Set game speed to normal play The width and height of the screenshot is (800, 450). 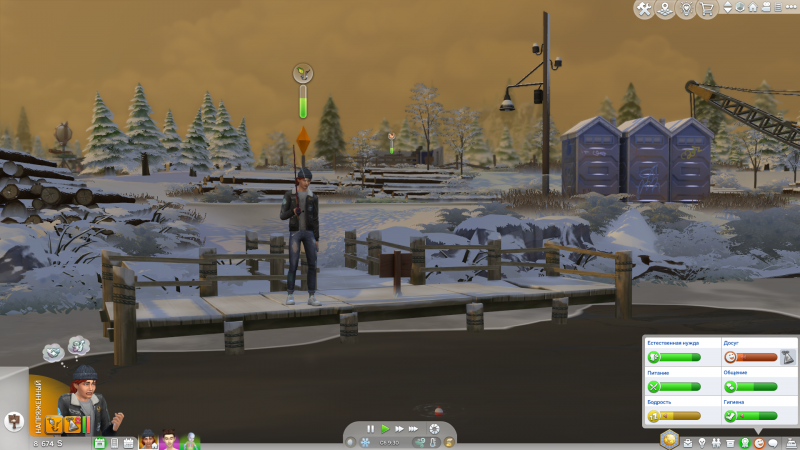point(384,429)
